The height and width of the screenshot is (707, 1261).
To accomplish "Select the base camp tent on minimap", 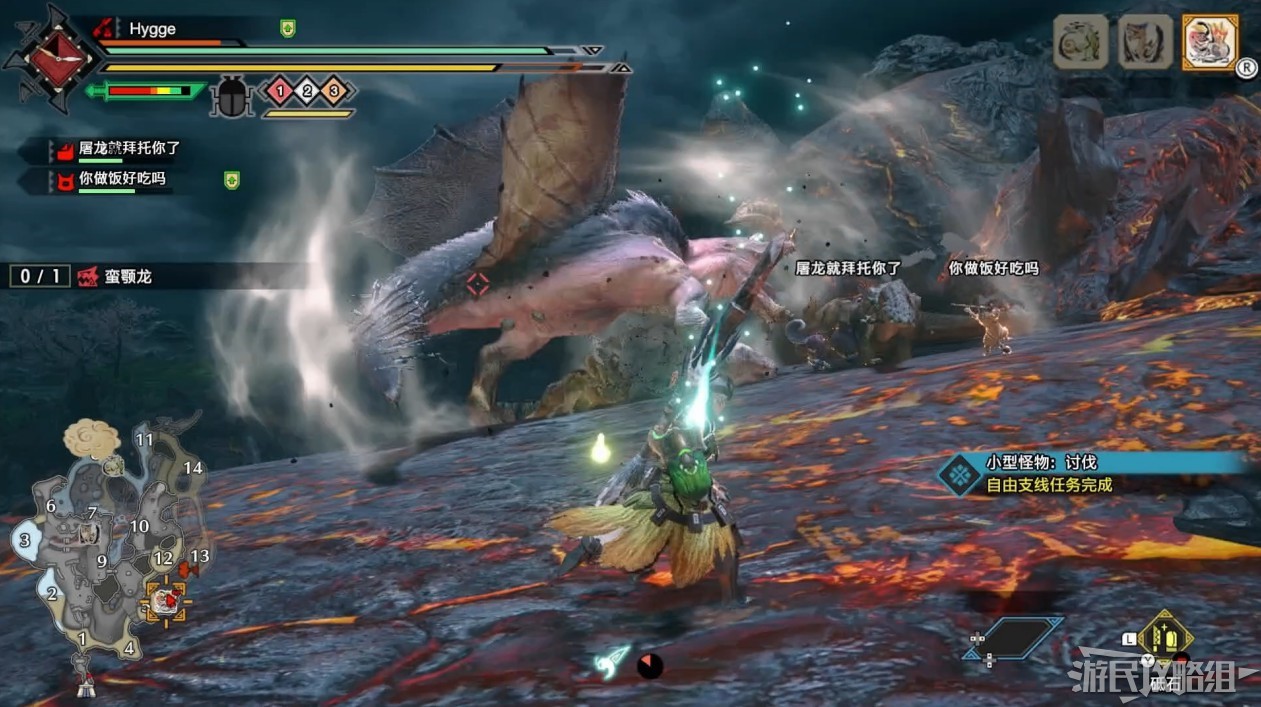I will point(85,686).
